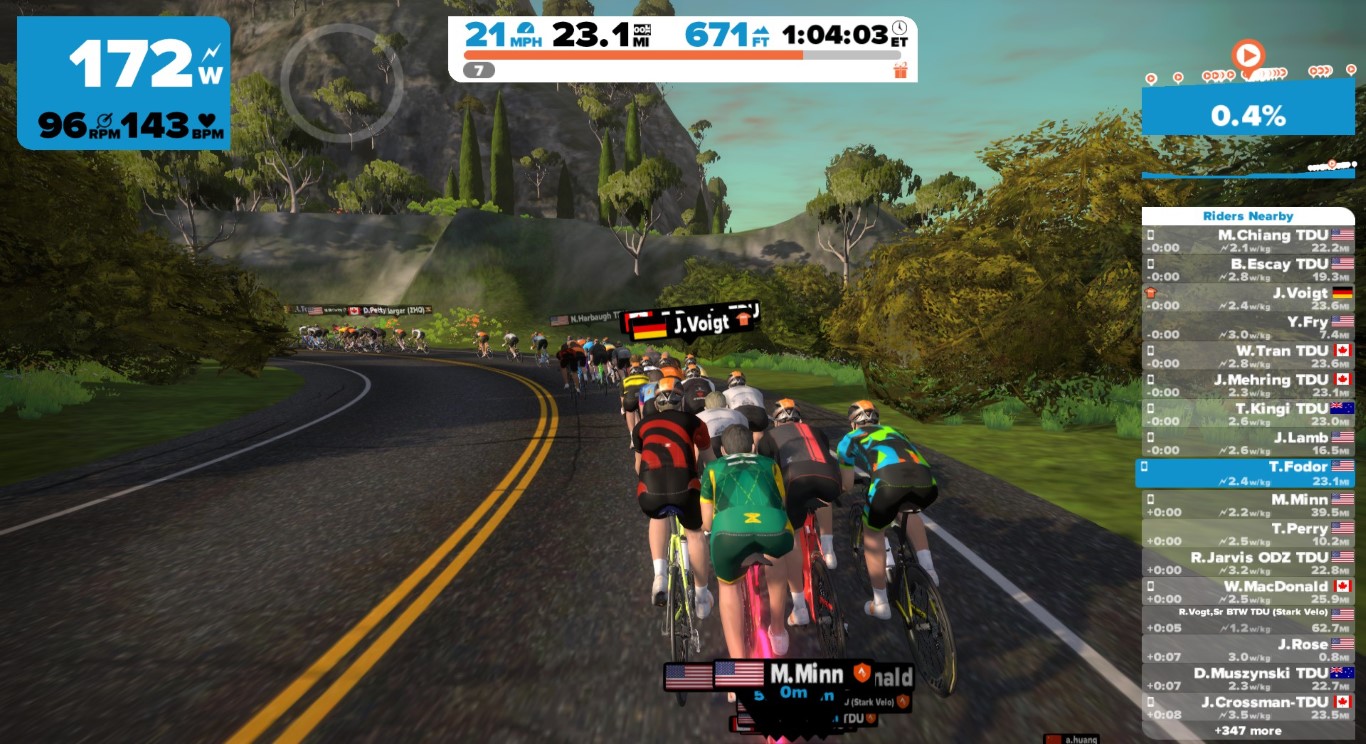Image resolution: width=1366 pixels, height=744 pixels.
Task: View J.Mehring TDU rider entry
Action: pos(1248,386)
